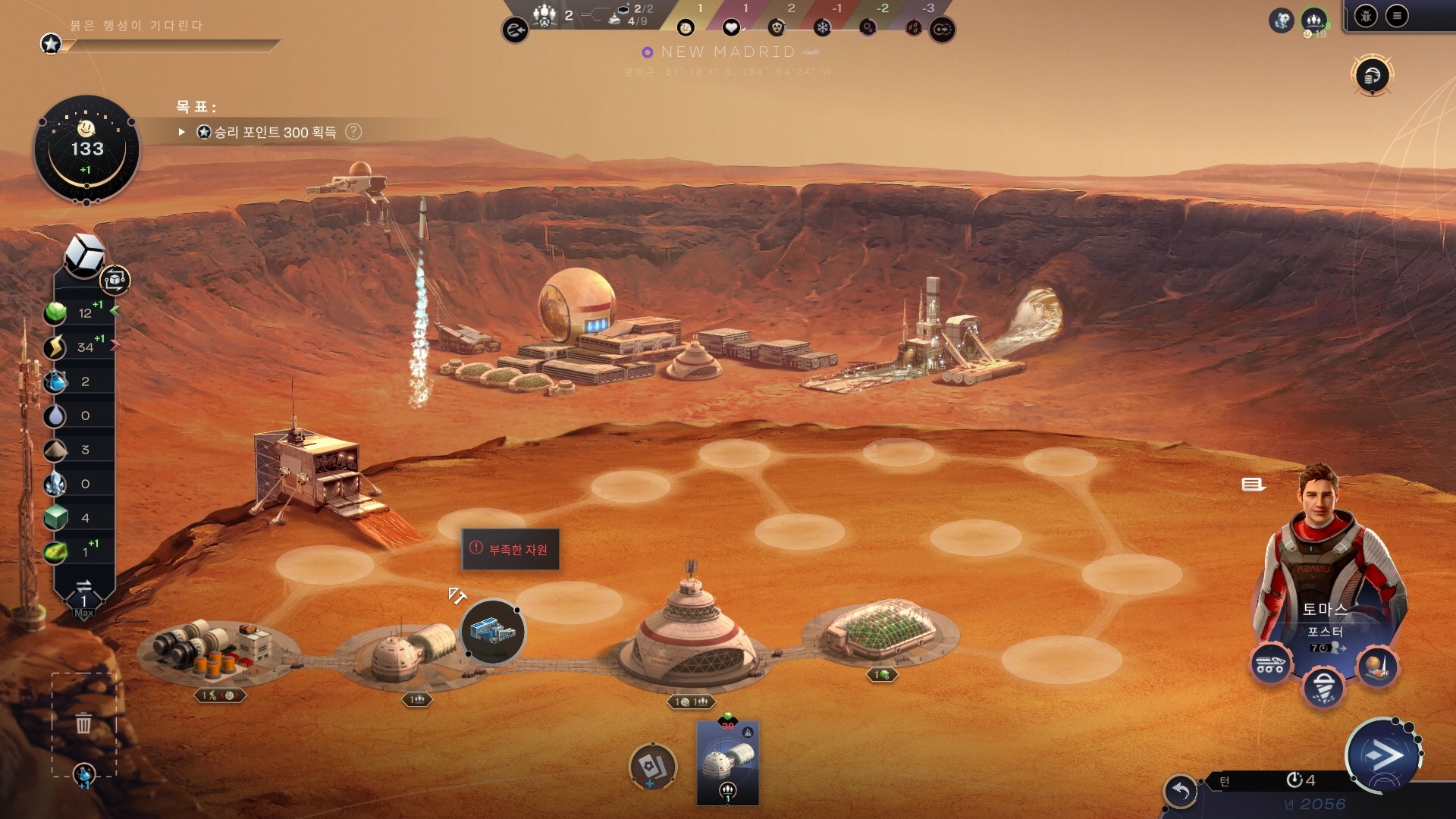The width and height of the screenshot is (1456, 819).
Task: Select the building placement icon on the colony slot
Action: coord(493,632)
